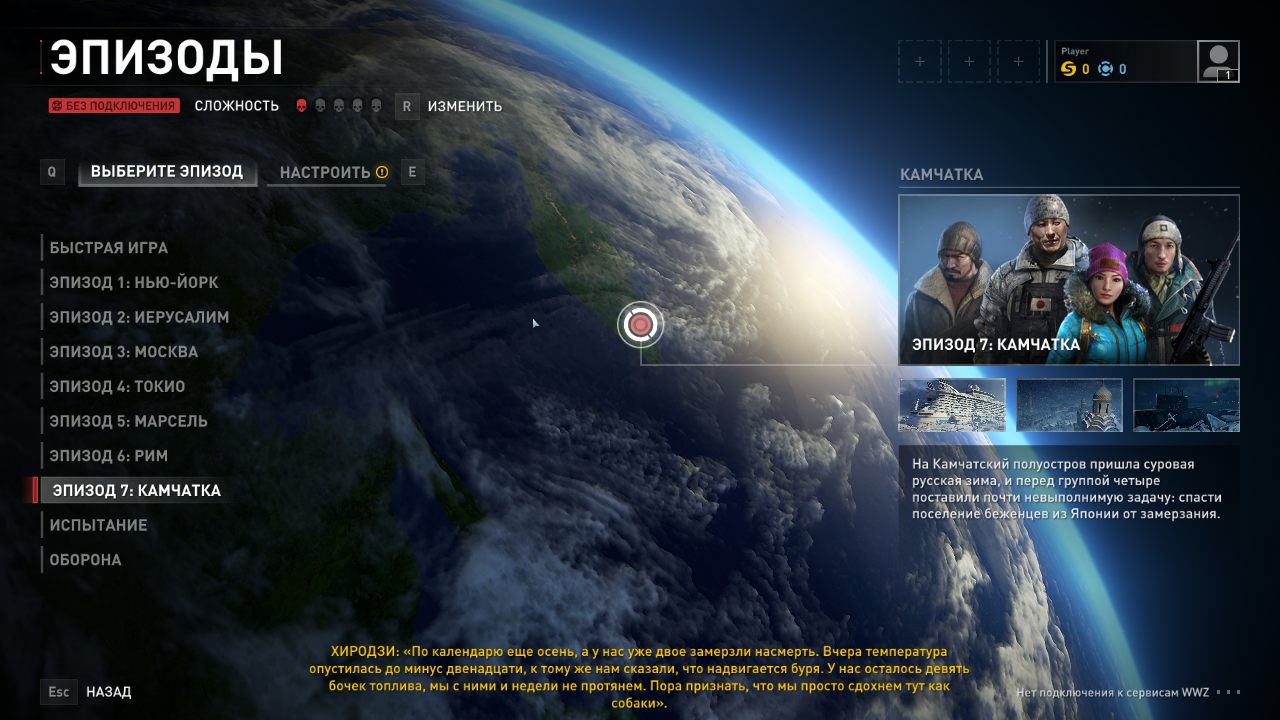Select the domed church chapter thumbnail
The height and width of the screenshot is (720, 1280).
pos(1069,405)
